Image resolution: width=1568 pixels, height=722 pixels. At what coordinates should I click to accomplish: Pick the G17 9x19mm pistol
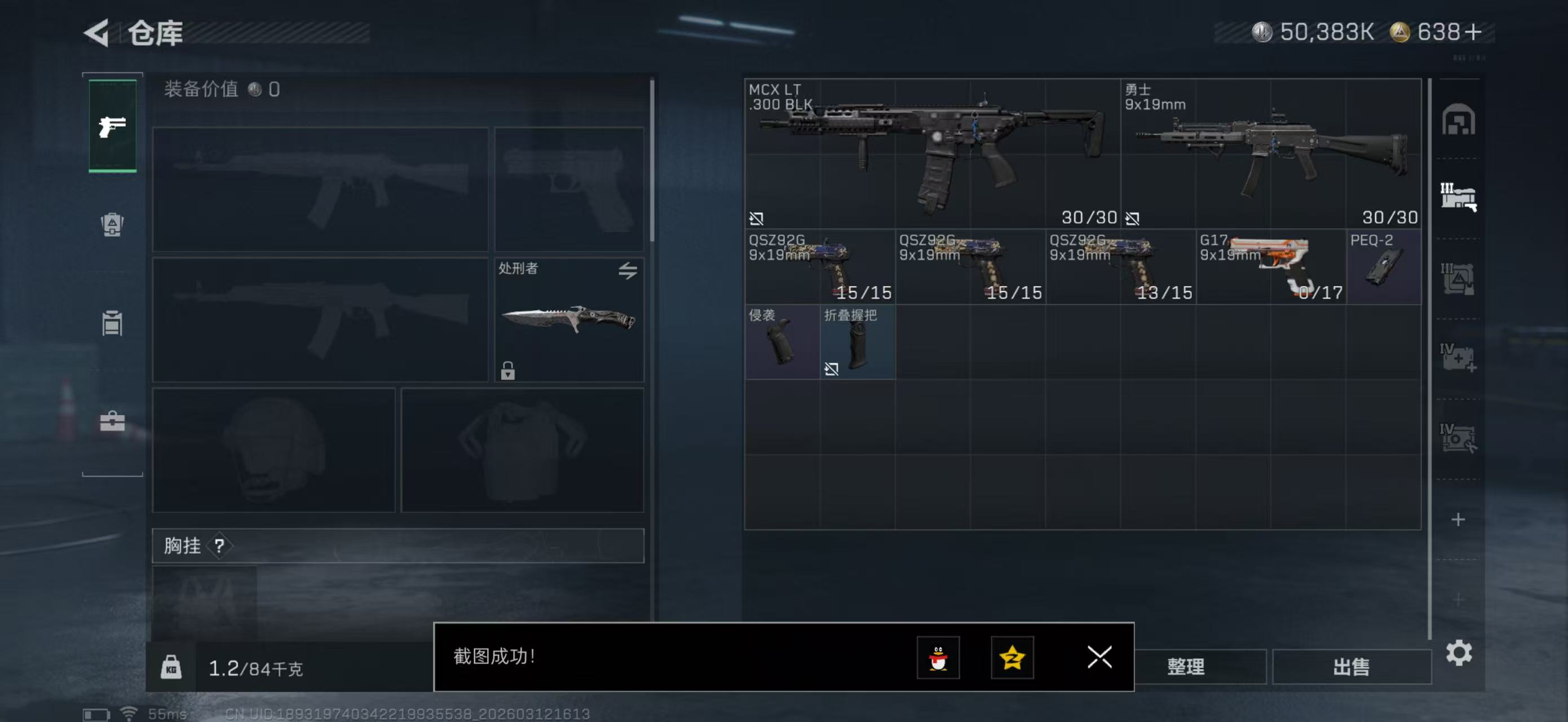(1270, 267)
